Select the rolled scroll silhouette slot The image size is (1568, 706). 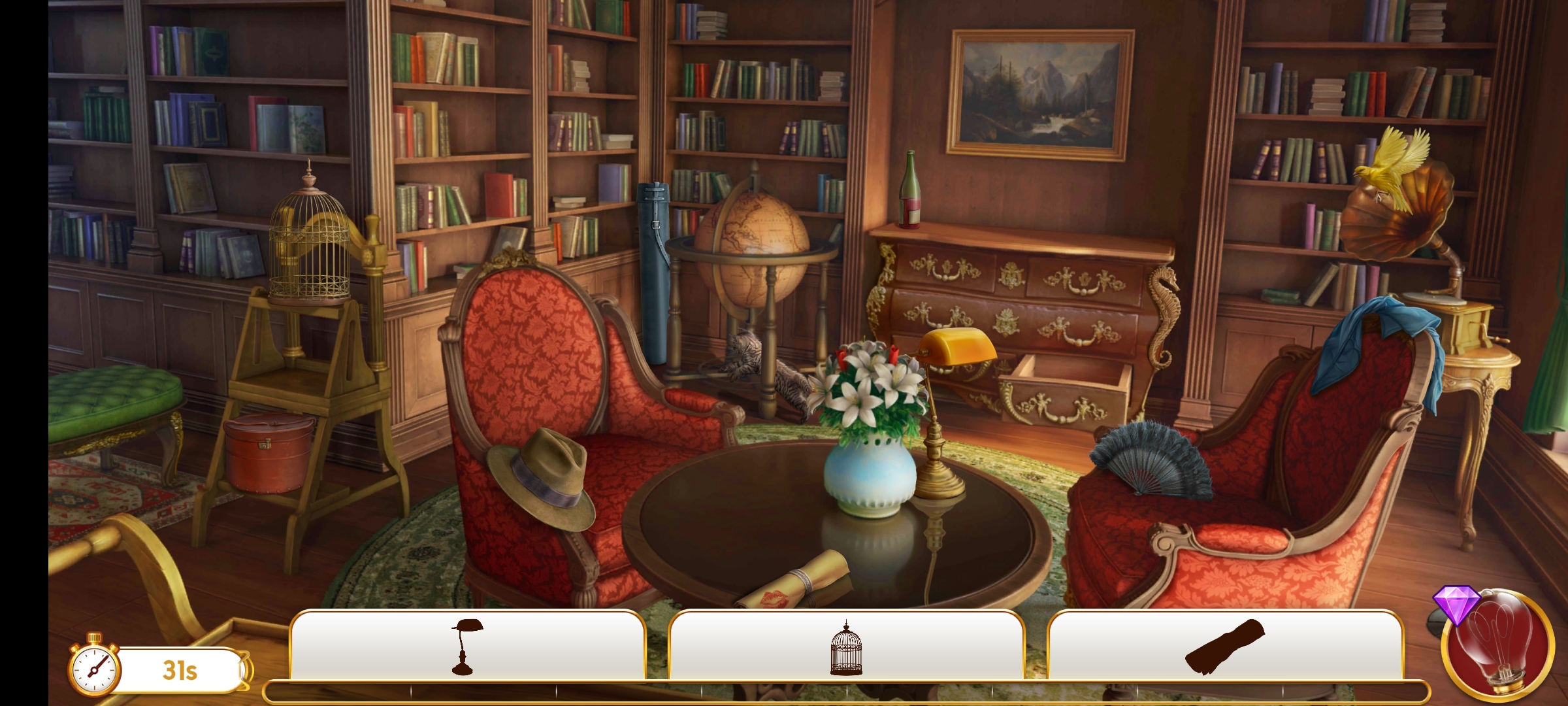tap(1225, 646)
